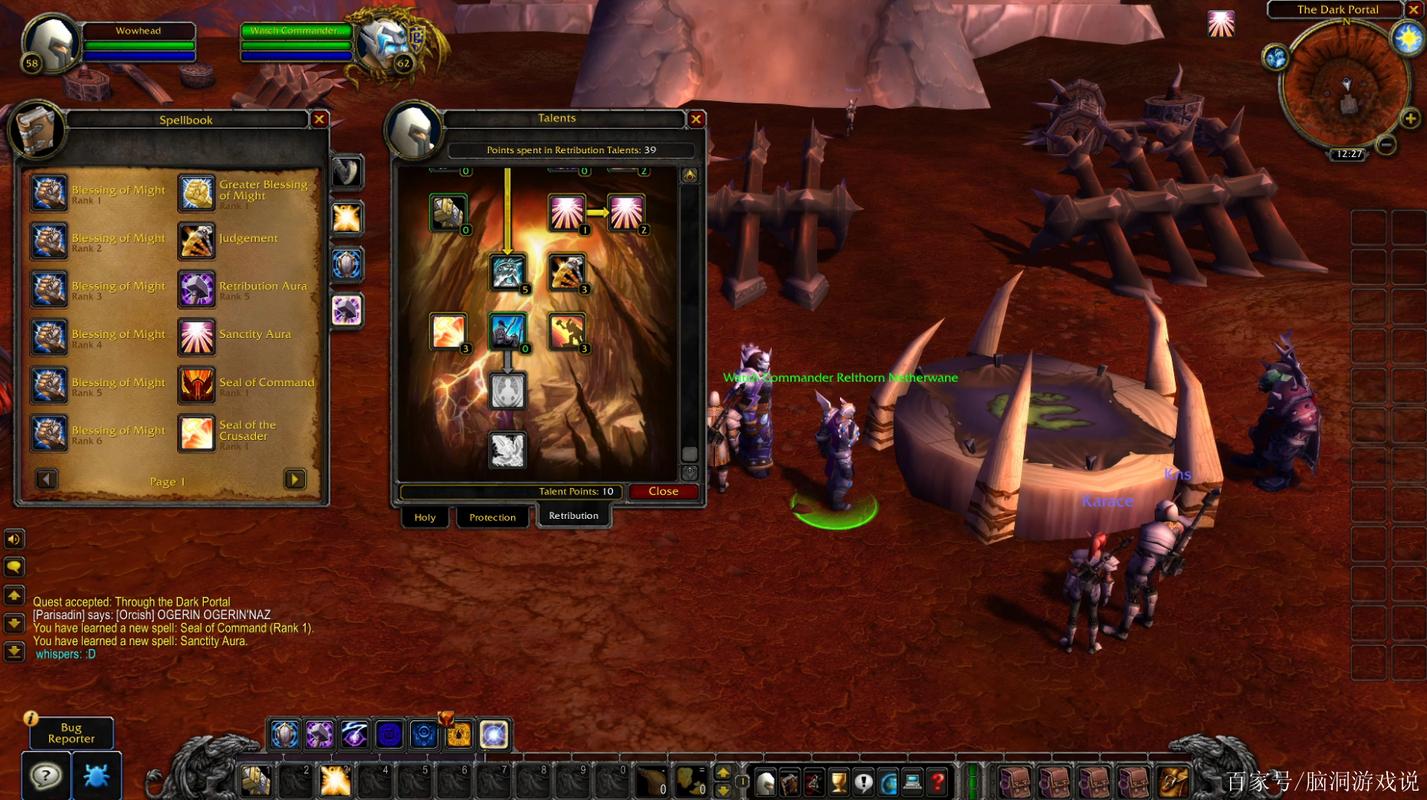Zoom out on the minimap
This screenshot has height=800, width=1427.
click(x=1385, y=144)
